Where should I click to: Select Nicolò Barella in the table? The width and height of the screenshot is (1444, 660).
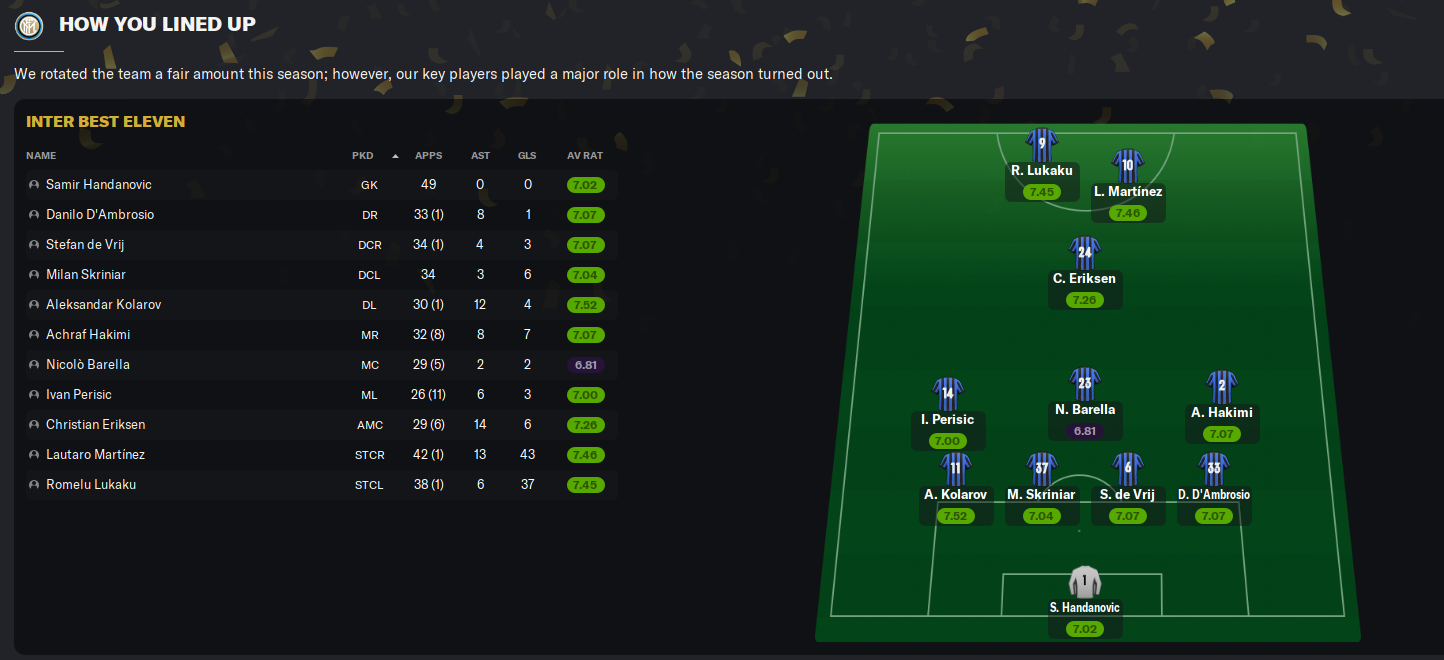point(88,365)
